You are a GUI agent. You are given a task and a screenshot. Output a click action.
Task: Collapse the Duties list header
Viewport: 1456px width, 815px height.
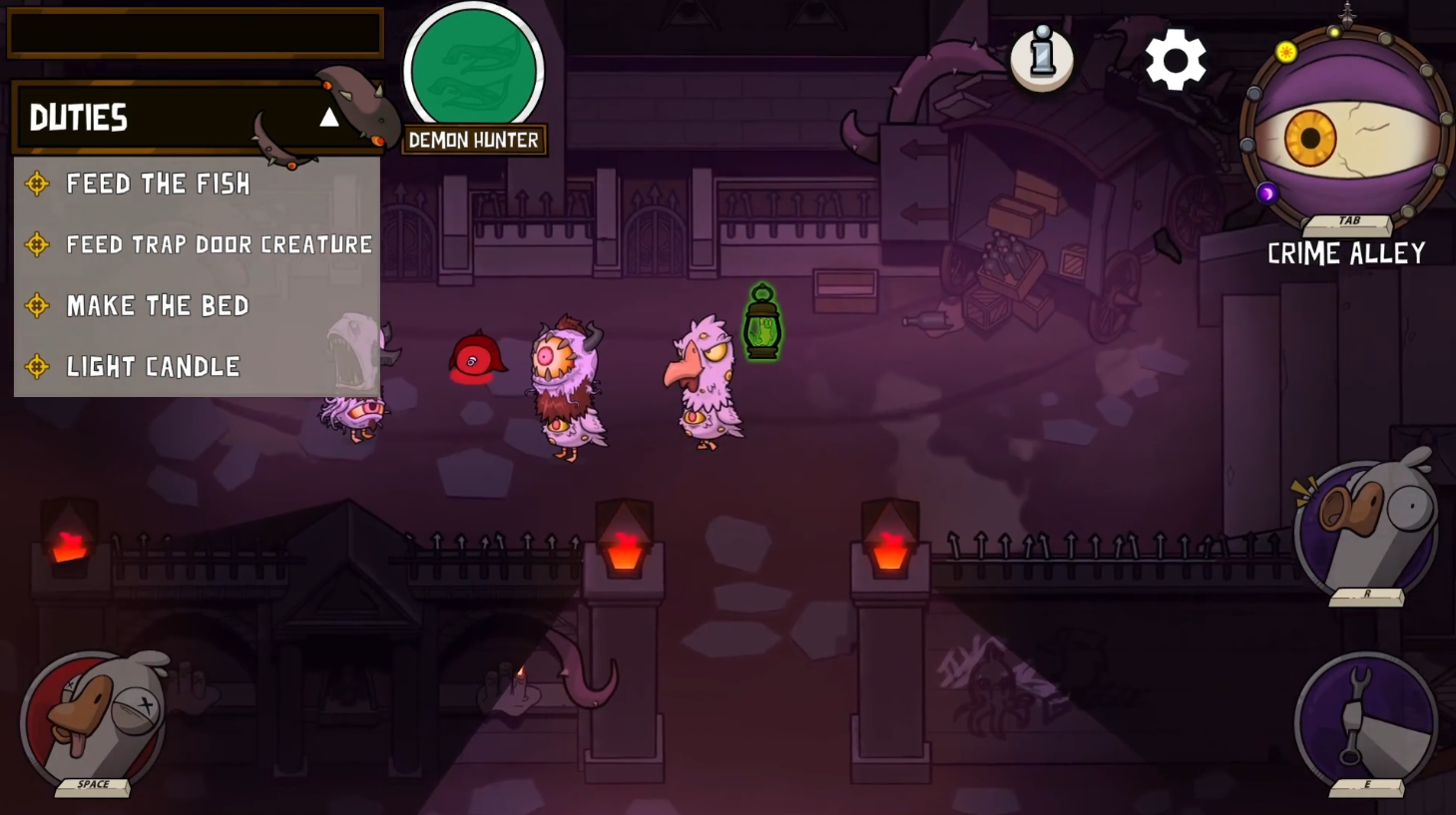click(328, 118)
